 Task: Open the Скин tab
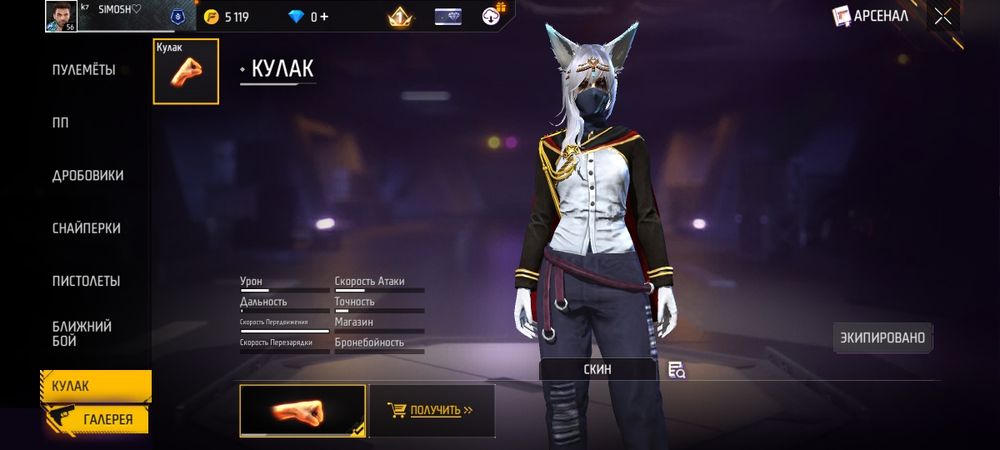click(598, 369)
